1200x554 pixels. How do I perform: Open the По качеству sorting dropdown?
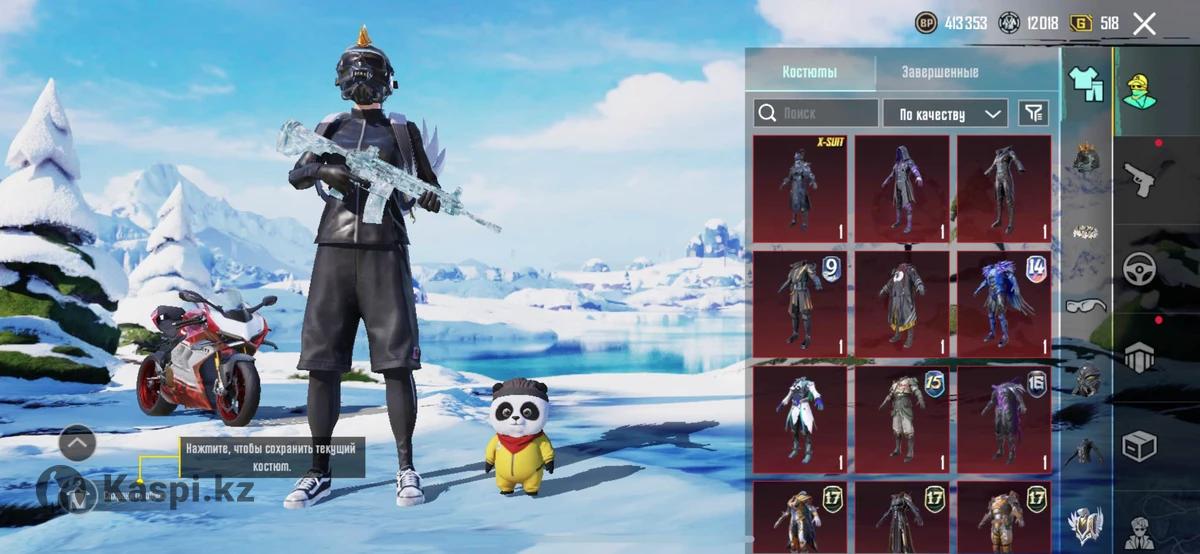[944, 113]
